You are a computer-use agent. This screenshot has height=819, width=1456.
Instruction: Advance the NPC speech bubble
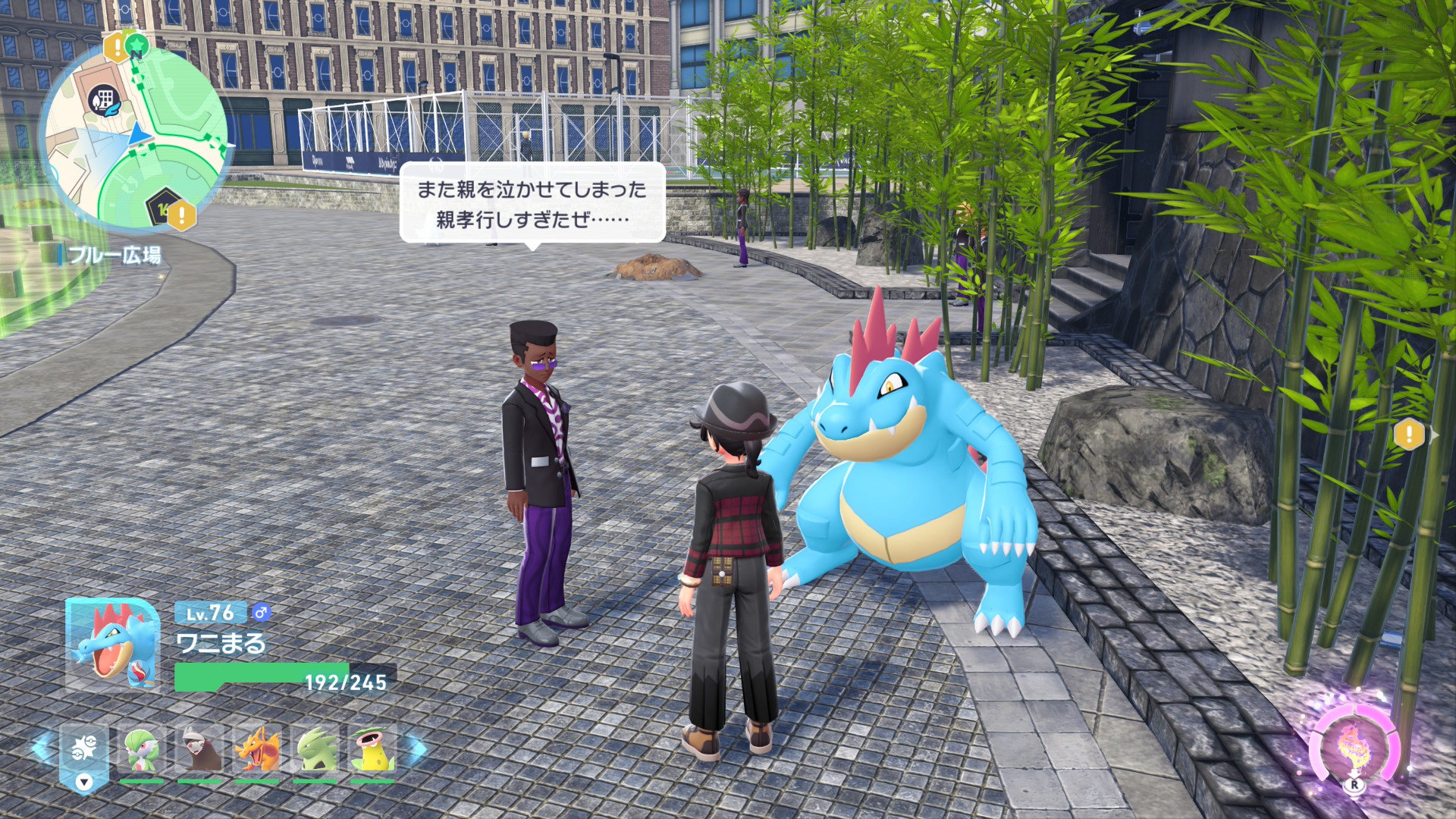(x=532, y=203)
